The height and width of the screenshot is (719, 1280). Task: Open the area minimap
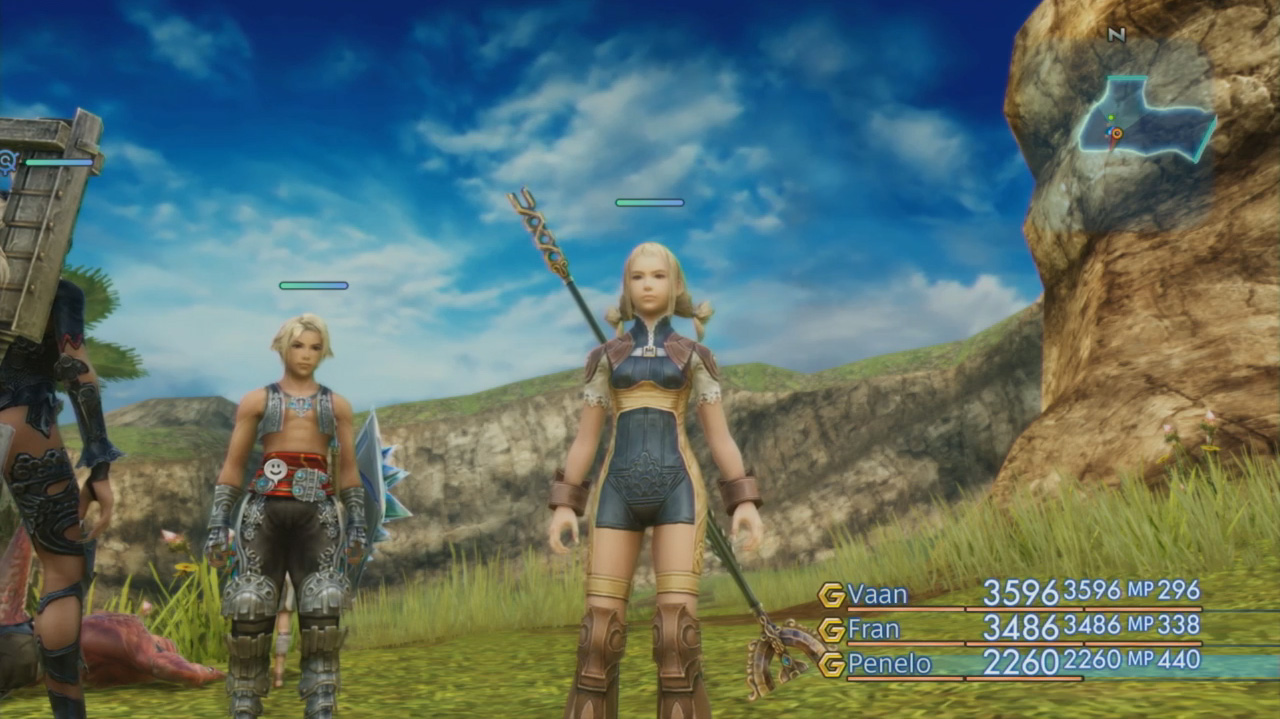(1145, 119)
